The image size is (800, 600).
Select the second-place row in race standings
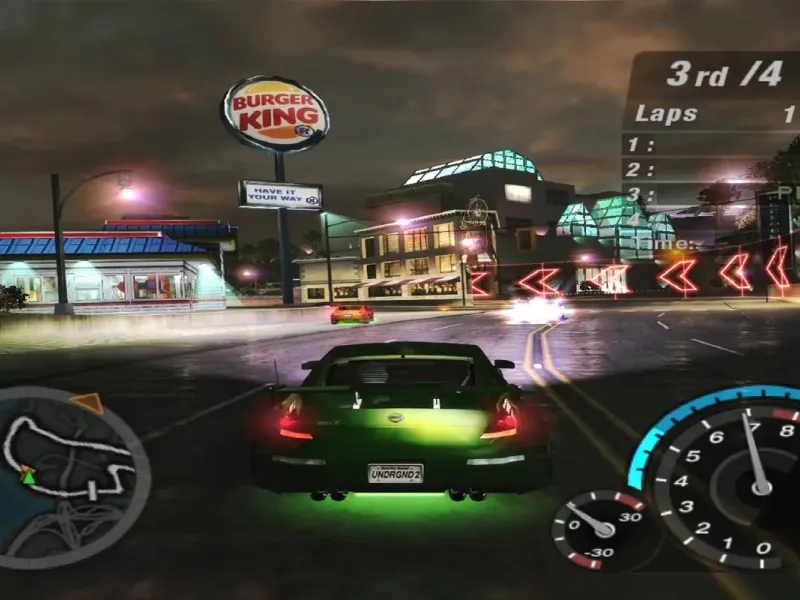coord(712,170)
